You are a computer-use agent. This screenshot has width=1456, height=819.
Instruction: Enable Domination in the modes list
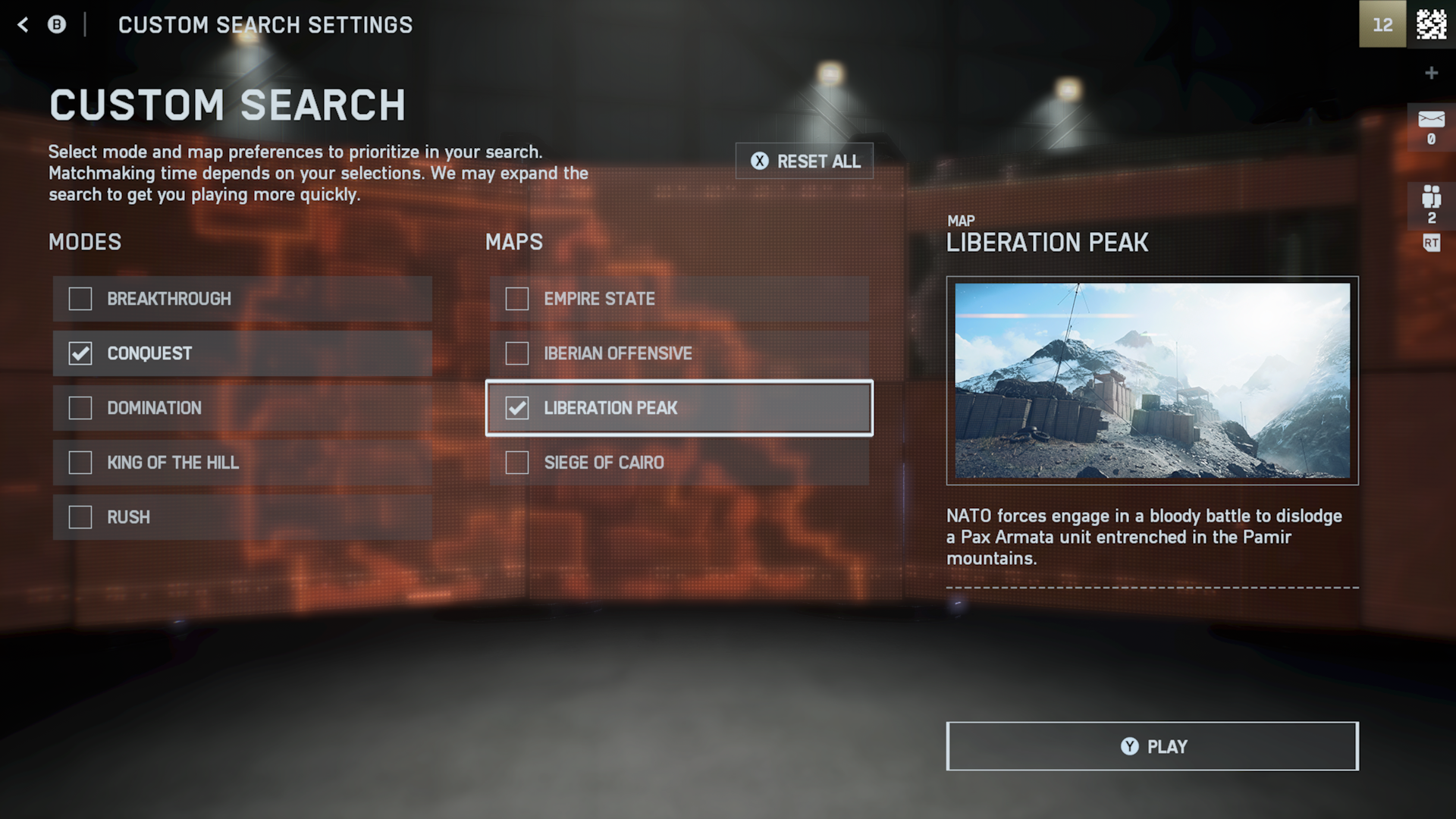tap(80, 408)
